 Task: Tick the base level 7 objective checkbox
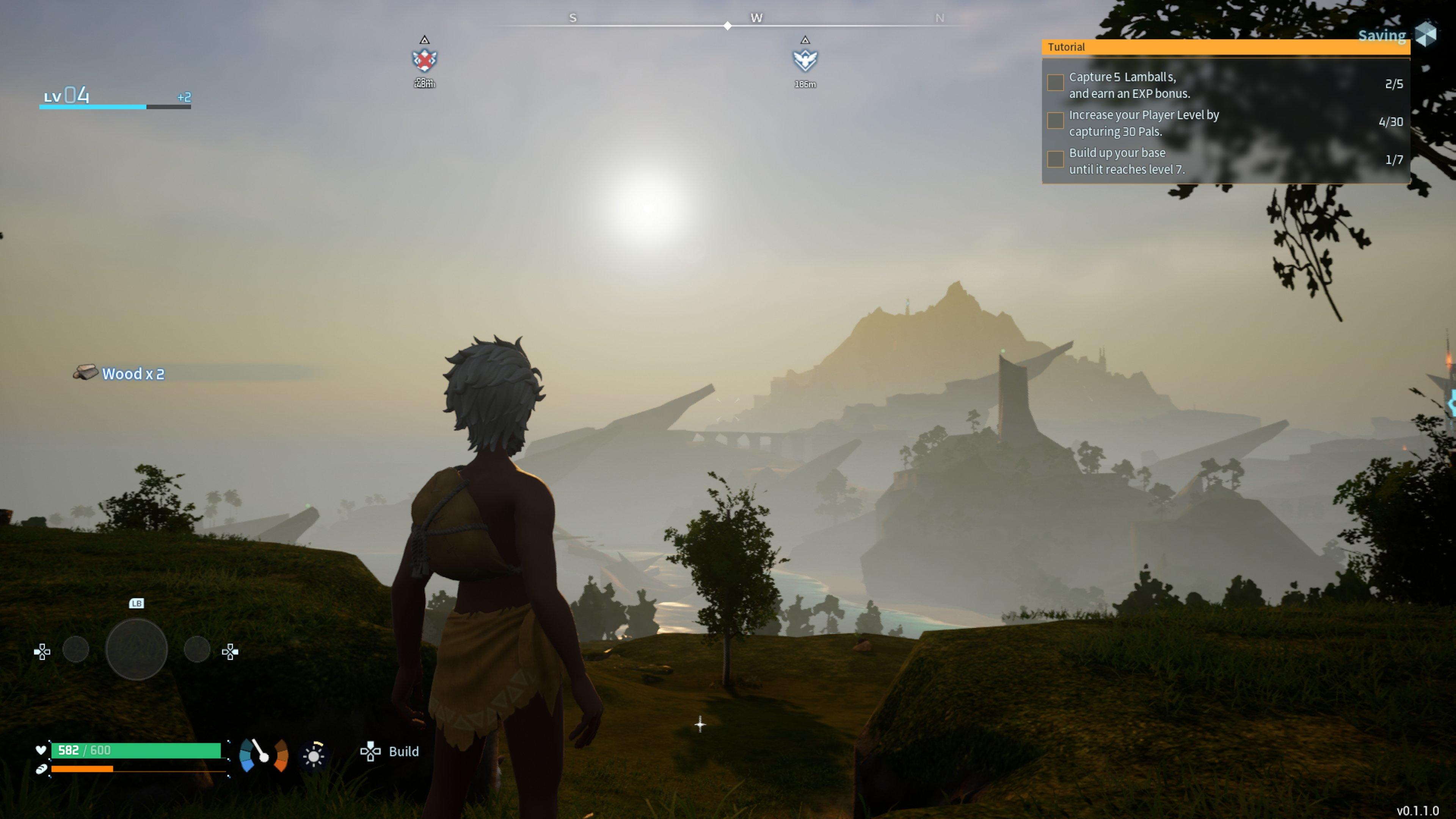1055,159
